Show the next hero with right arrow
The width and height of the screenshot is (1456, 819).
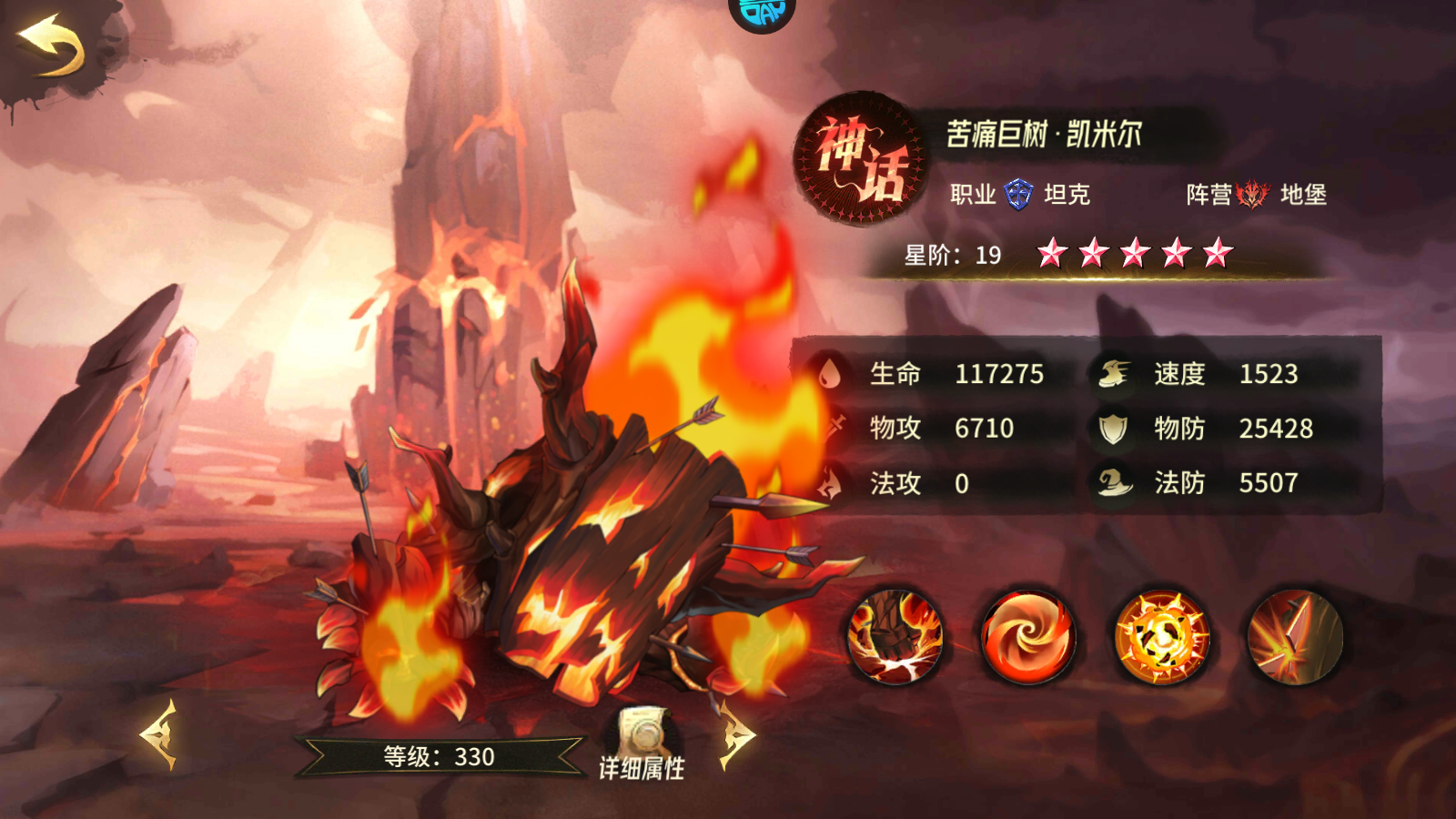pyautogui.click(x=736, y=733)
